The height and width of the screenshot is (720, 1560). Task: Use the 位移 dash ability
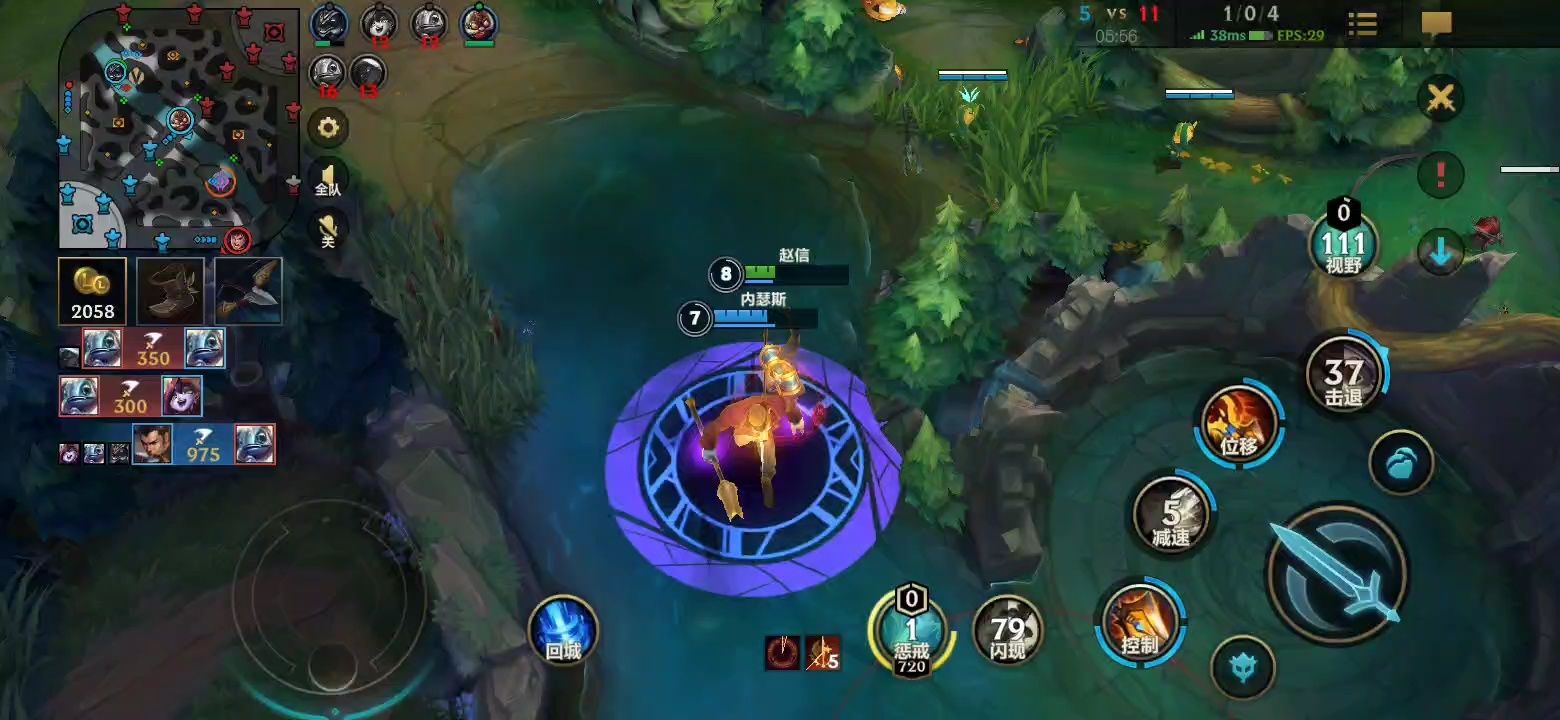point(1240,424)
